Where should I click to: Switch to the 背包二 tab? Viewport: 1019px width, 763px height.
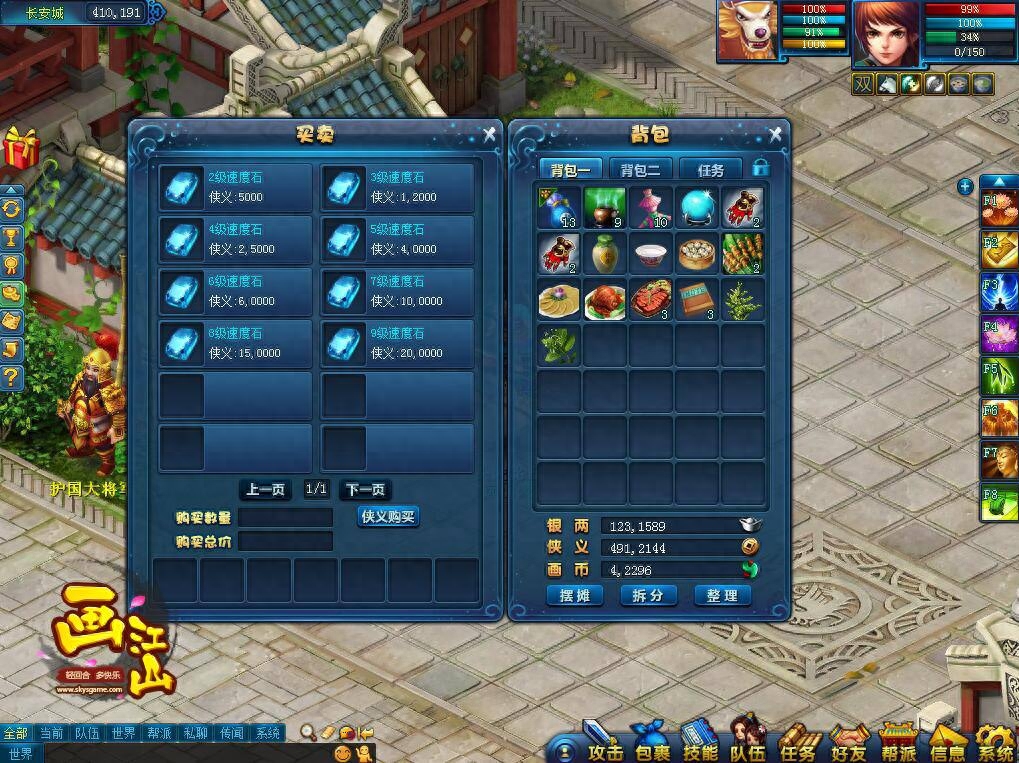click(x=640, y=169)
